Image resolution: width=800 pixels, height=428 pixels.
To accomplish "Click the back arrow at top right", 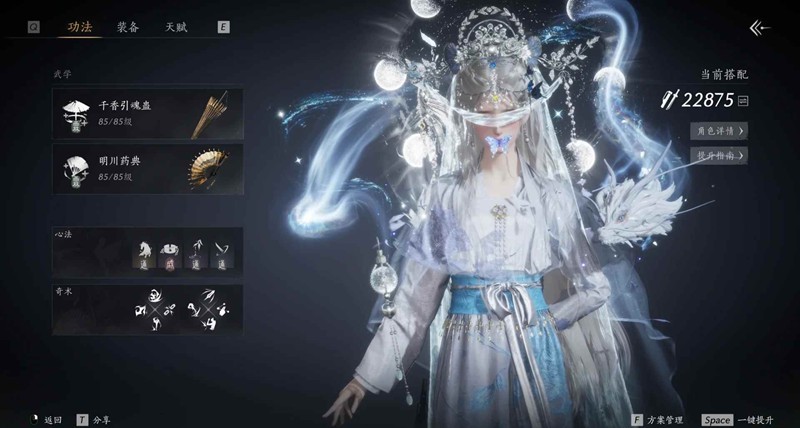I will point(760,28).
